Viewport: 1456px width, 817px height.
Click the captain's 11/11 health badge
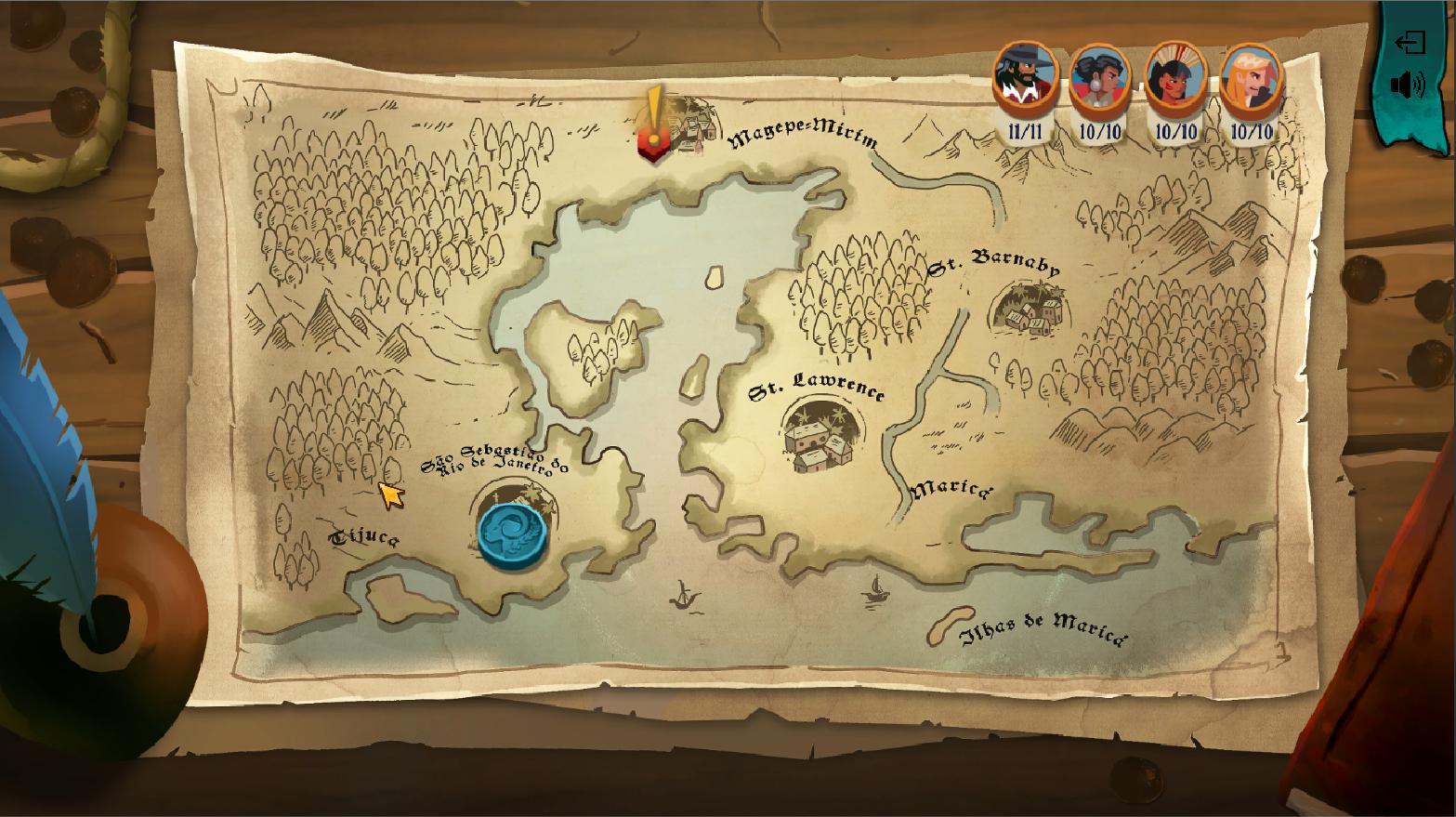(x=1025, y=131)
